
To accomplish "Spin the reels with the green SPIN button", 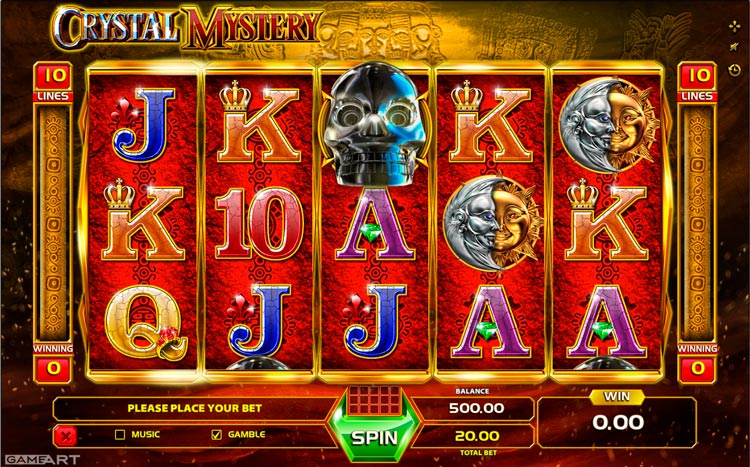I will click(375, 437).
